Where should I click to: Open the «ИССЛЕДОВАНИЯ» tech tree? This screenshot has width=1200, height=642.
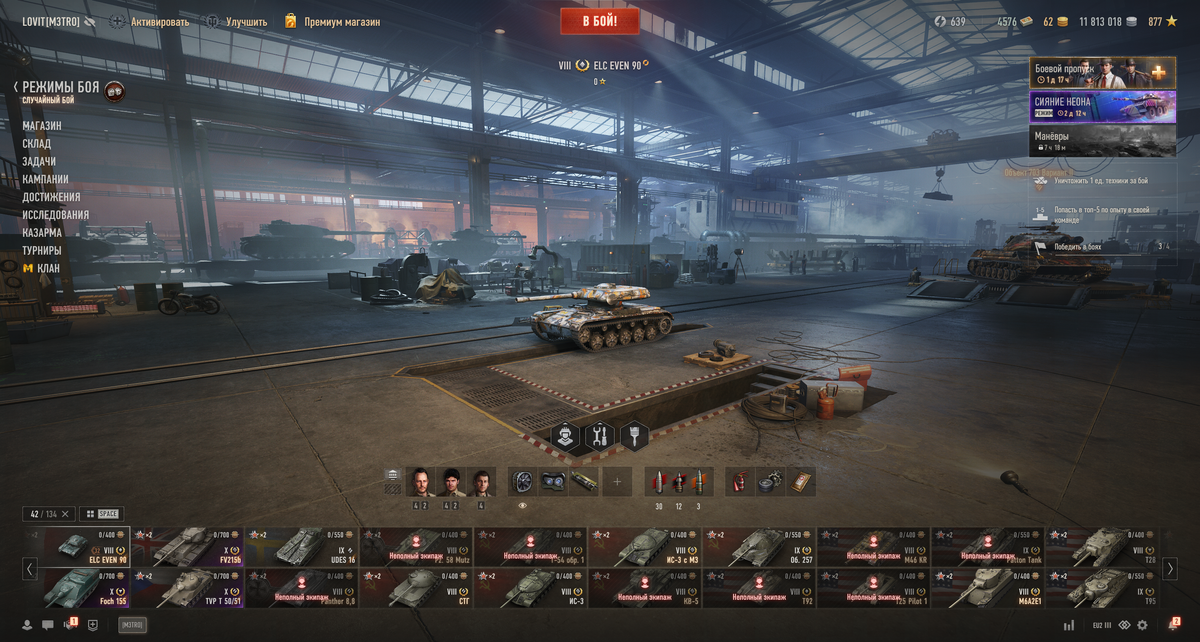pyautogui.click(x=56, y=215)
